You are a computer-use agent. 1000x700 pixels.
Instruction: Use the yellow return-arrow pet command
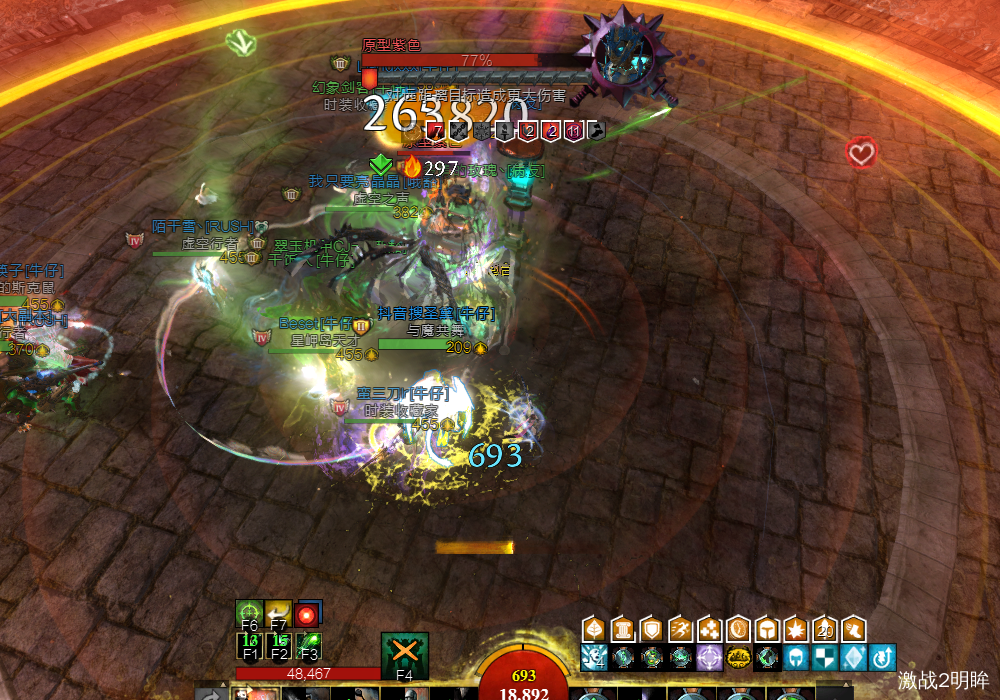point(279,612)
